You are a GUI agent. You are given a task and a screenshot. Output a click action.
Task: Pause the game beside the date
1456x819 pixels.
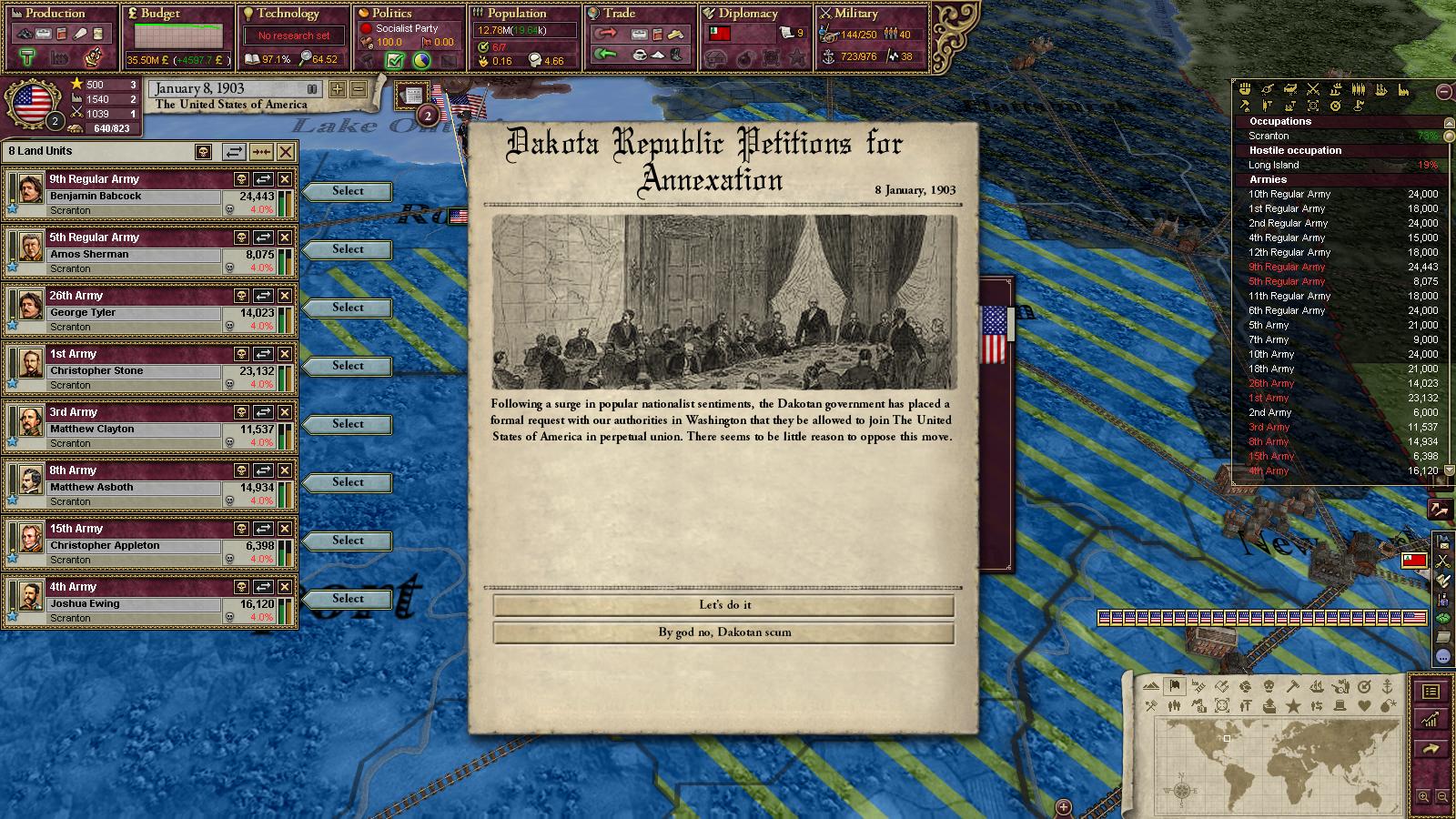(x=312, y=89)
